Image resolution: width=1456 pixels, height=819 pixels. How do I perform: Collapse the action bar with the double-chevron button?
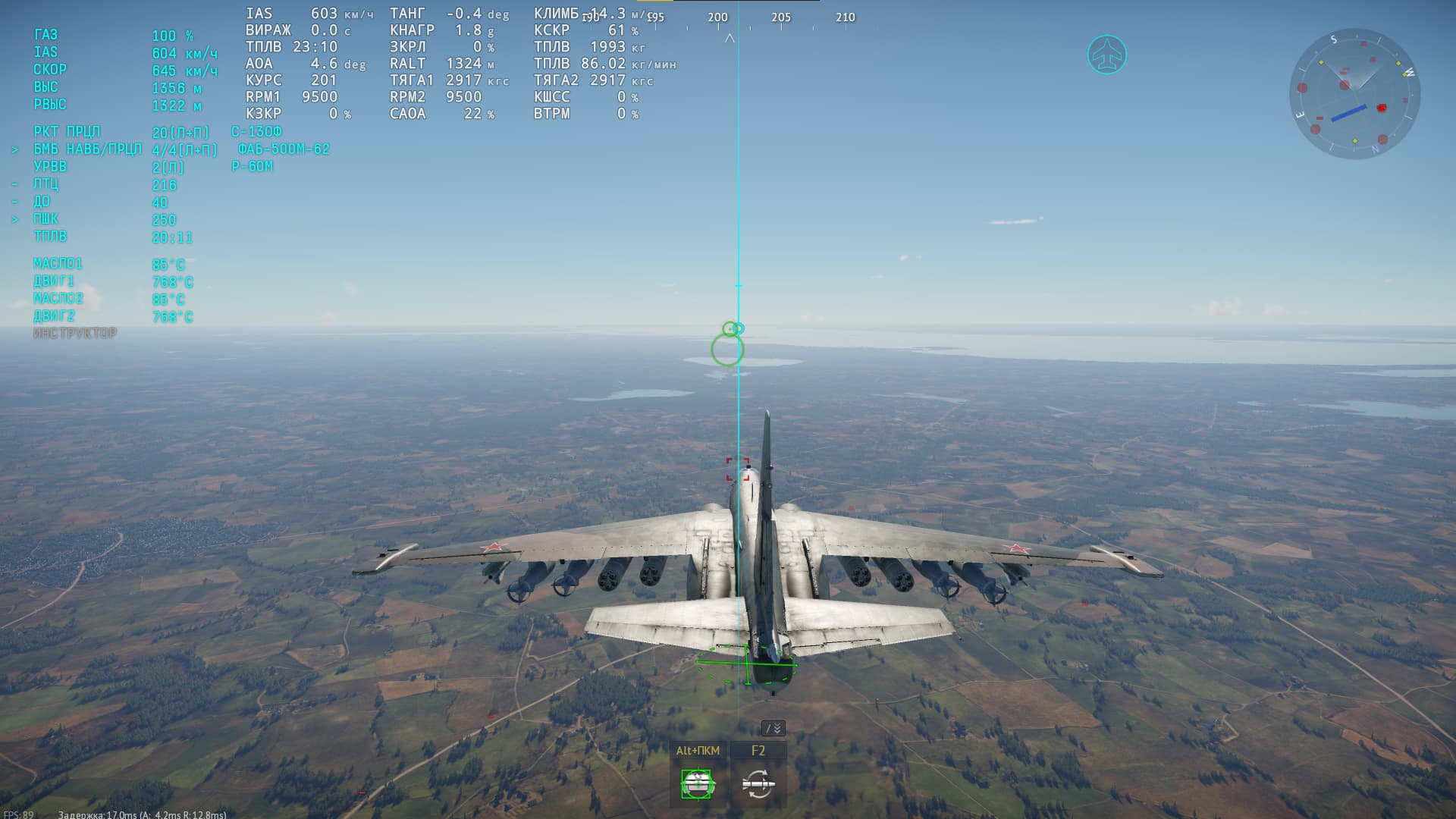coord(773,729)
